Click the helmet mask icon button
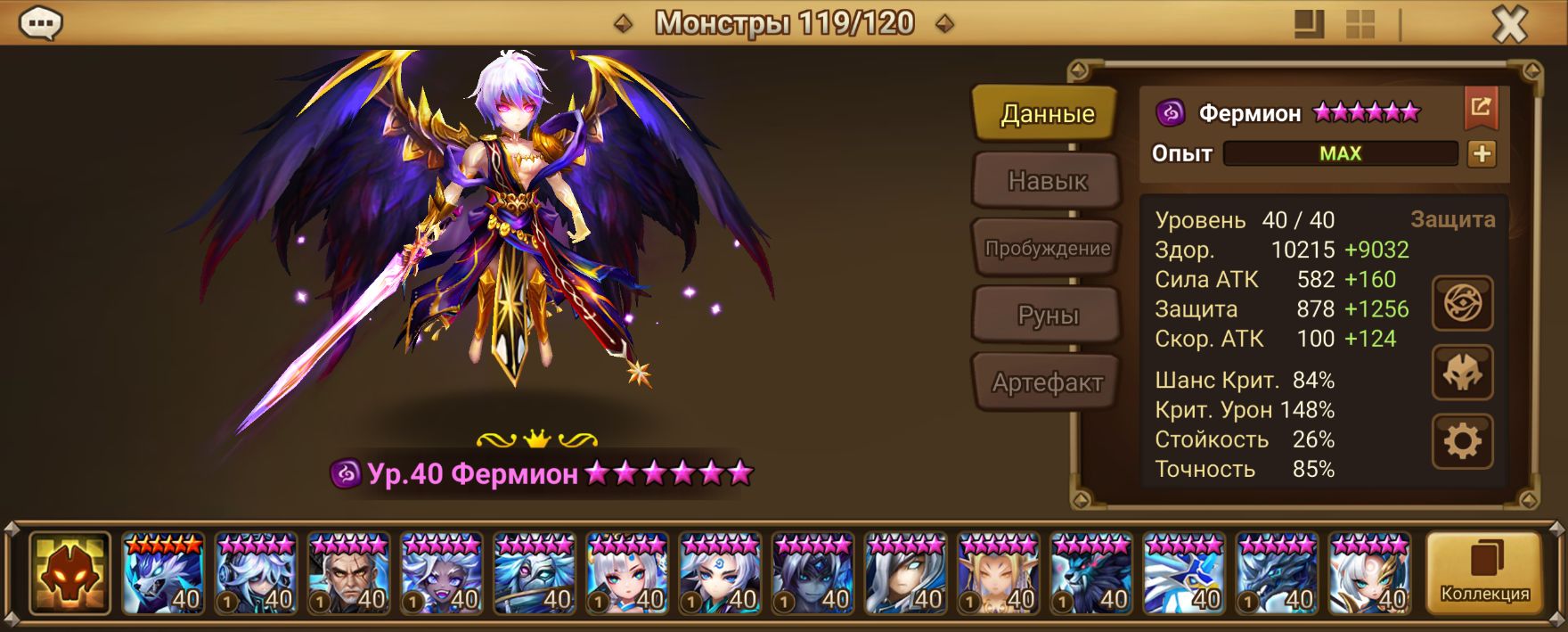The height and width of the screenshot is (632, 1568). [1462, 373]
